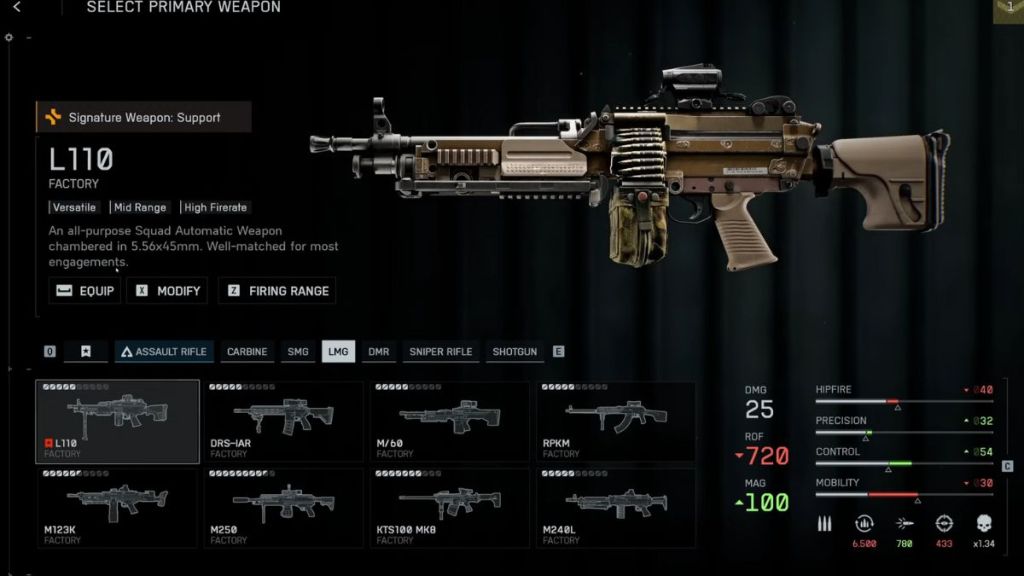Select the M250 weapon tile

[x=283, y=508]
